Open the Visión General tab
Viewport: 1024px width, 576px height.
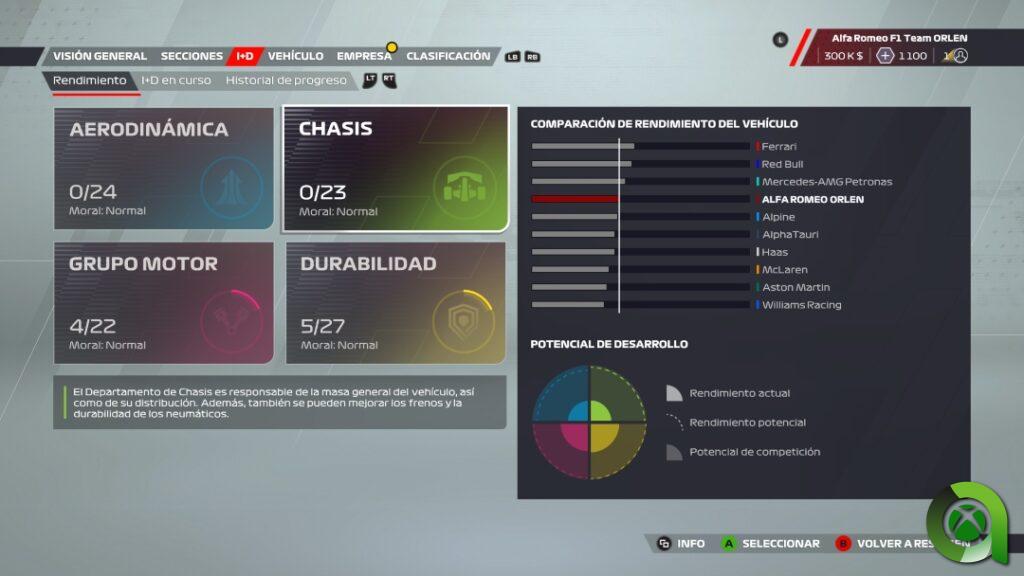[99, 56]
